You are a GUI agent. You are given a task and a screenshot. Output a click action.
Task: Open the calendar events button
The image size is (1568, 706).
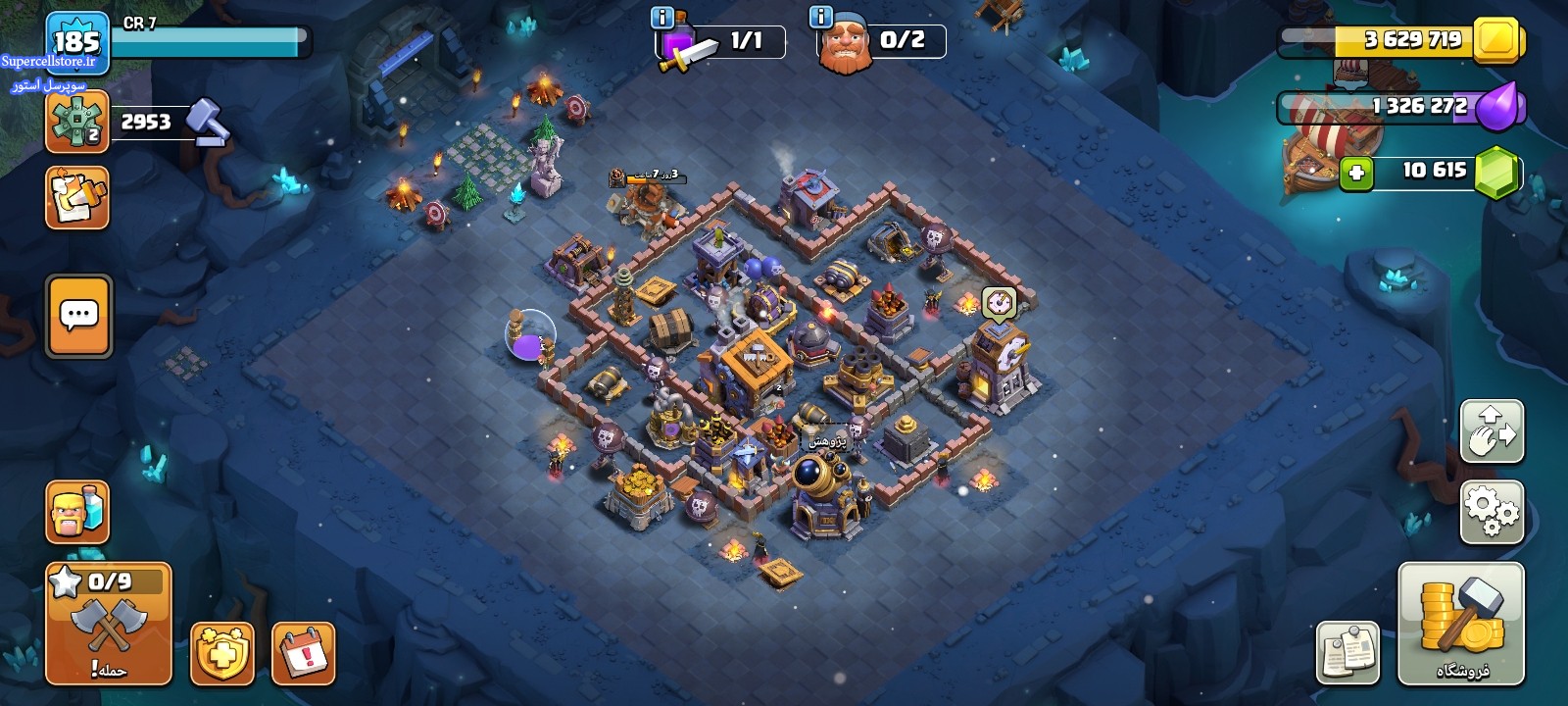tap(304, 653)
